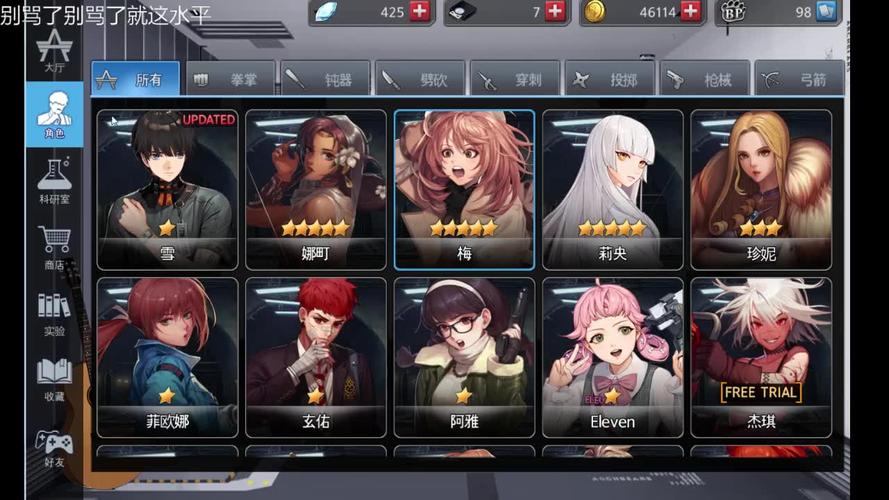
Task: Select the white-haired character 莉央
Action: point(612,189)
